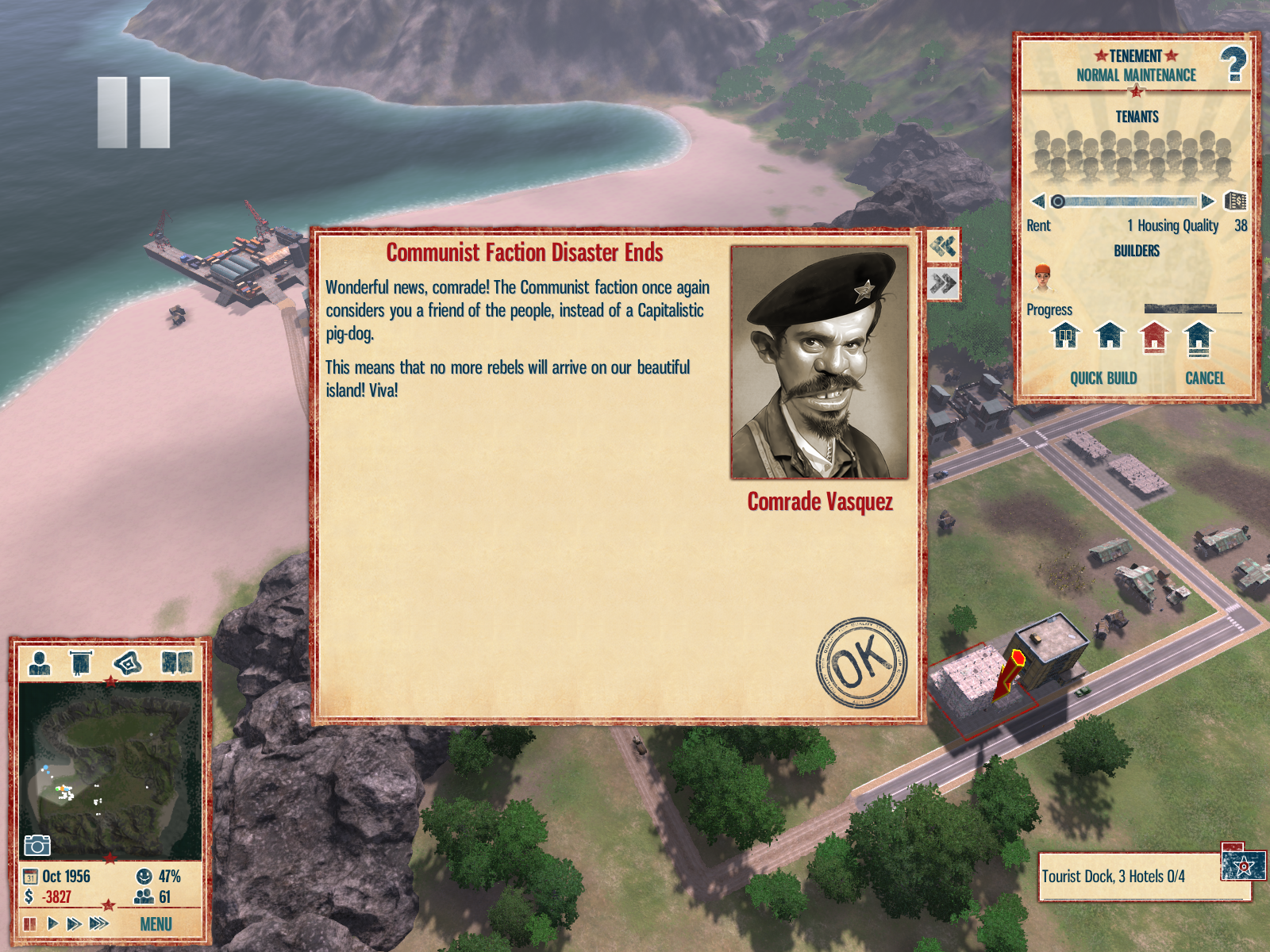Open the tenement help question mark
Viewport: 1270px width, 952px height.
coord(1233,65)
